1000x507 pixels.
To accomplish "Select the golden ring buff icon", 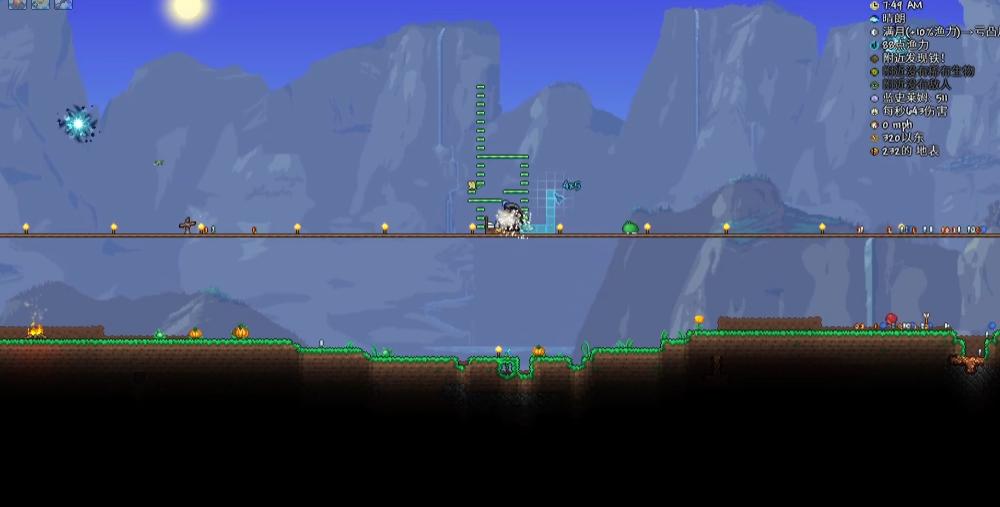I will (x=40, y=4).
